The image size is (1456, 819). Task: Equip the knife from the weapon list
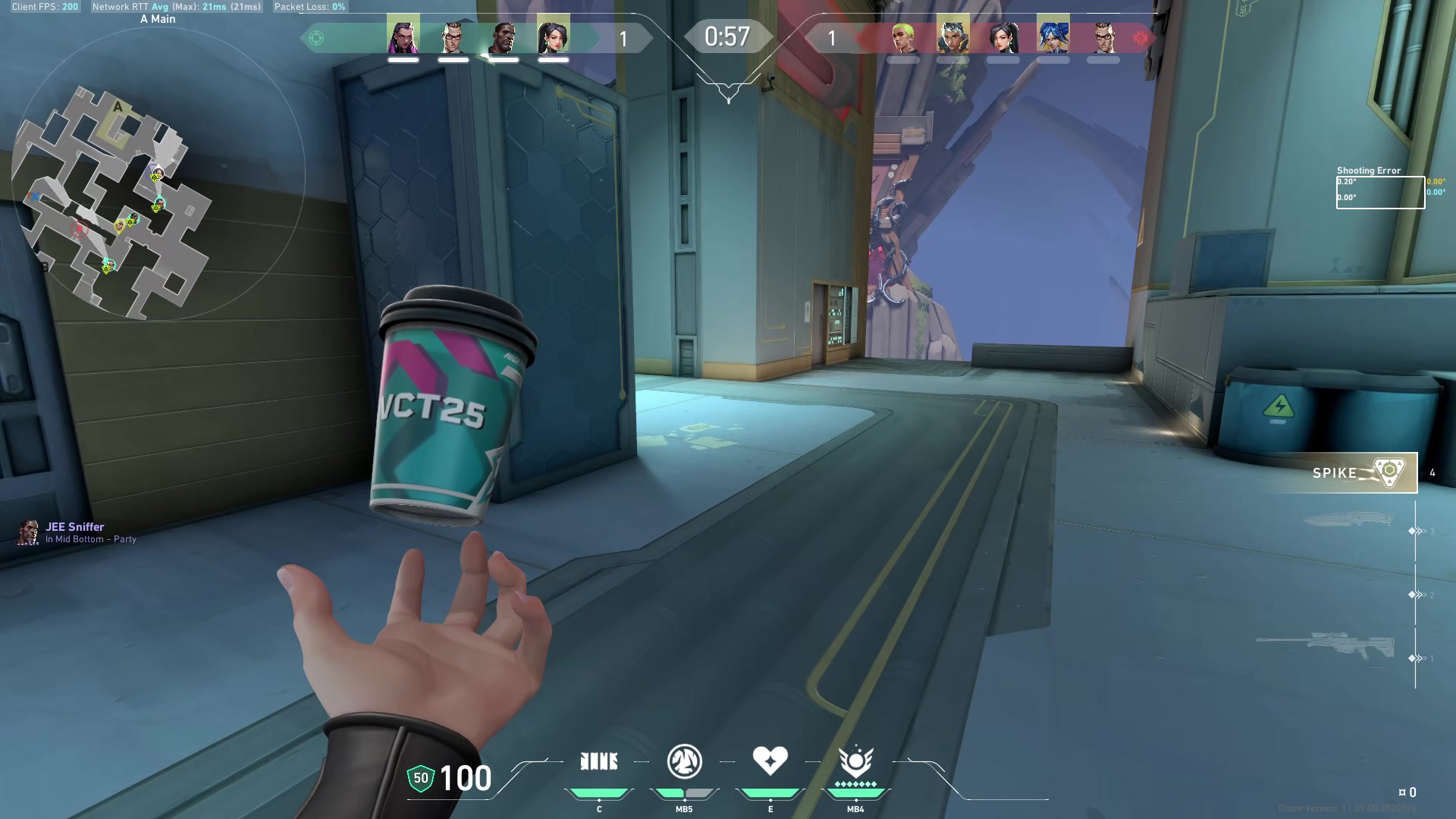pyautogui.click(x=1348, y=520)
